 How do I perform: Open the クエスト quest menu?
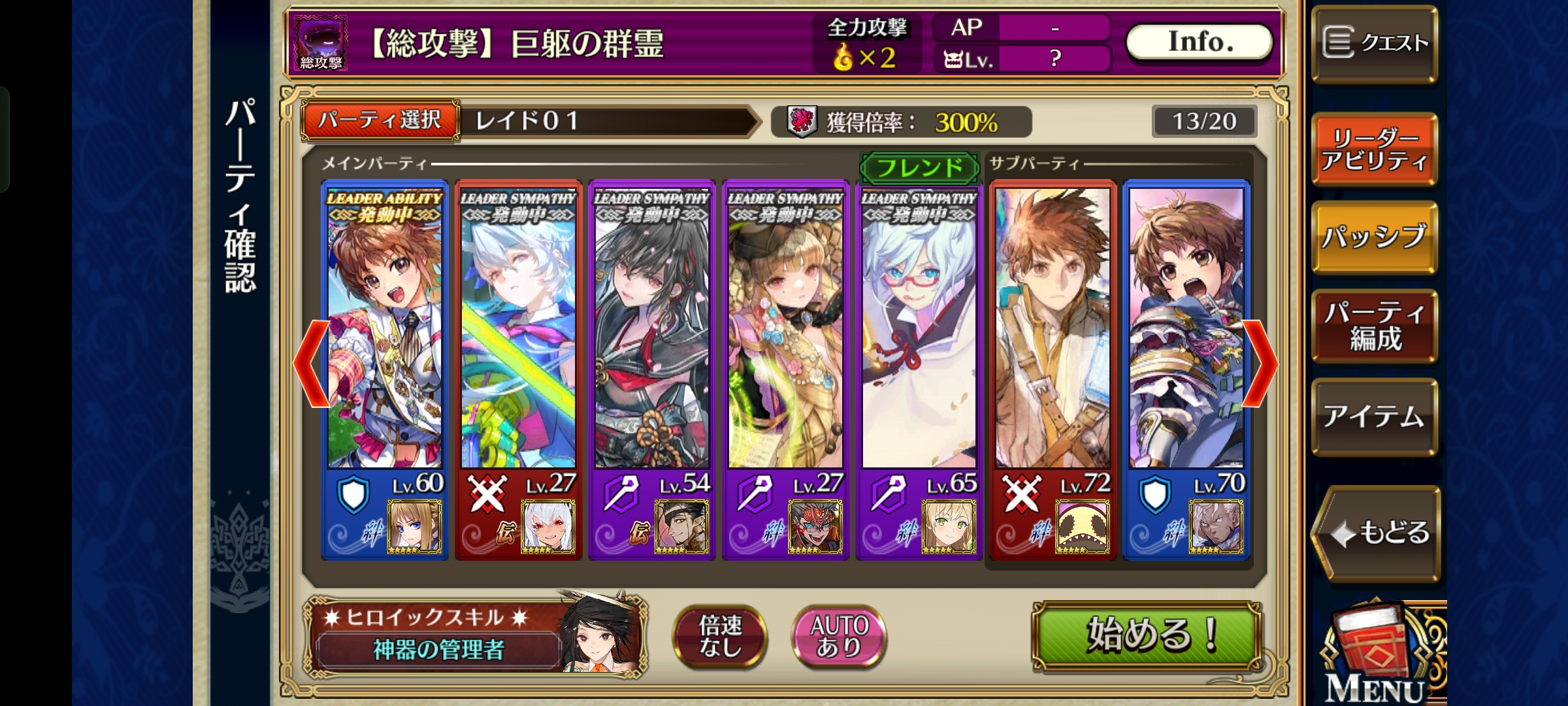pyautogui.click(x=1375, y=44)
